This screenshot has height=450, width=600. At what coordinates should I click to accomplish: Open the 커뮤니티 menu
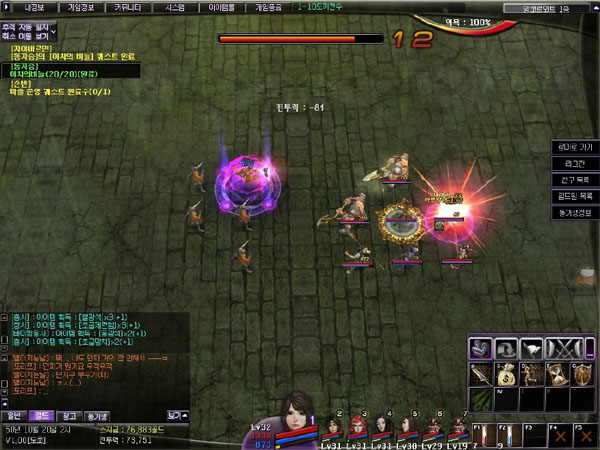click(127, 6)
